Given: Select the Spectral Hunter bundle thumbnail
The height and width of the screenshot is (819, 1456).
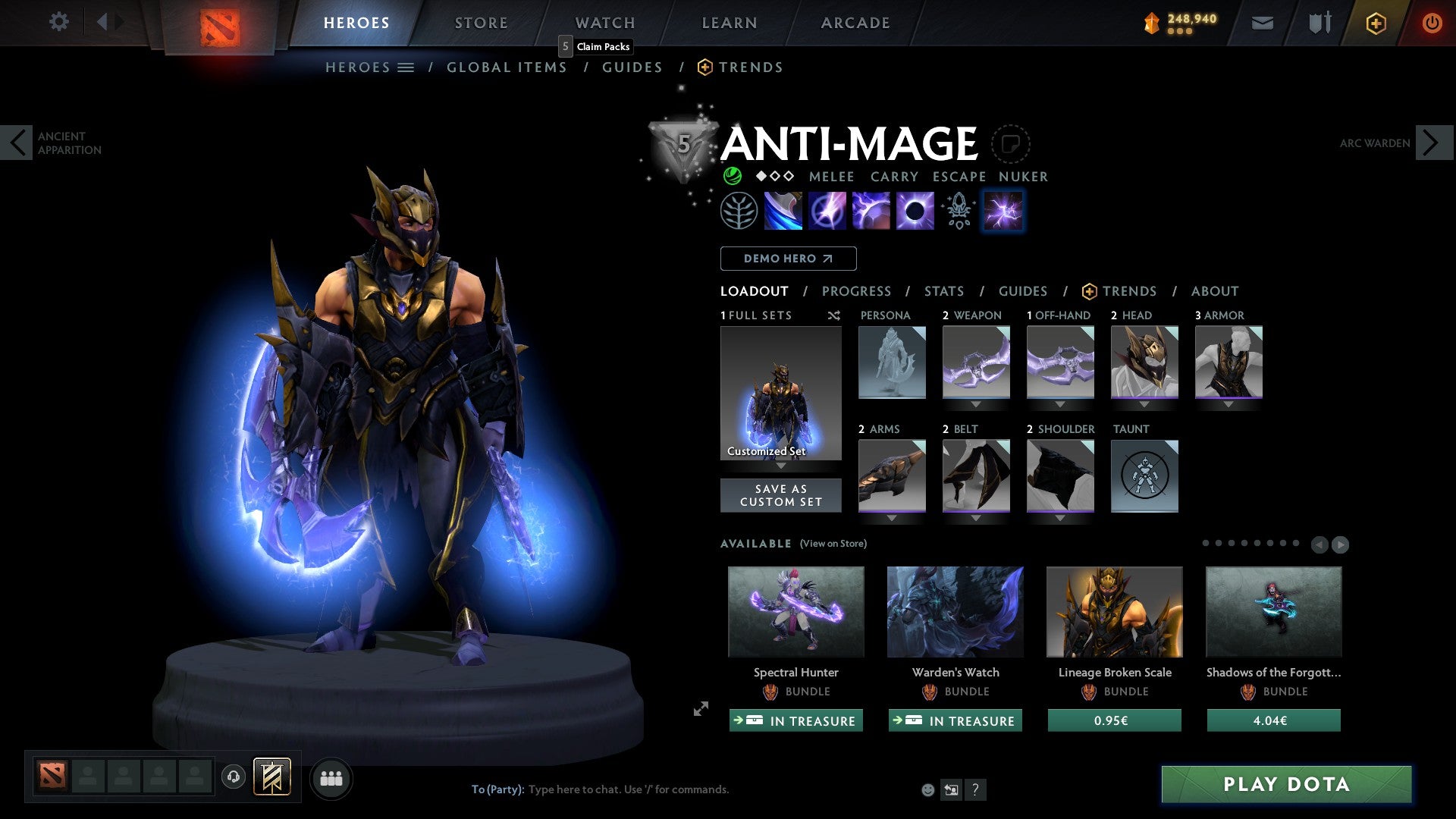Looking at the screenshot, I should coord(795,612).
